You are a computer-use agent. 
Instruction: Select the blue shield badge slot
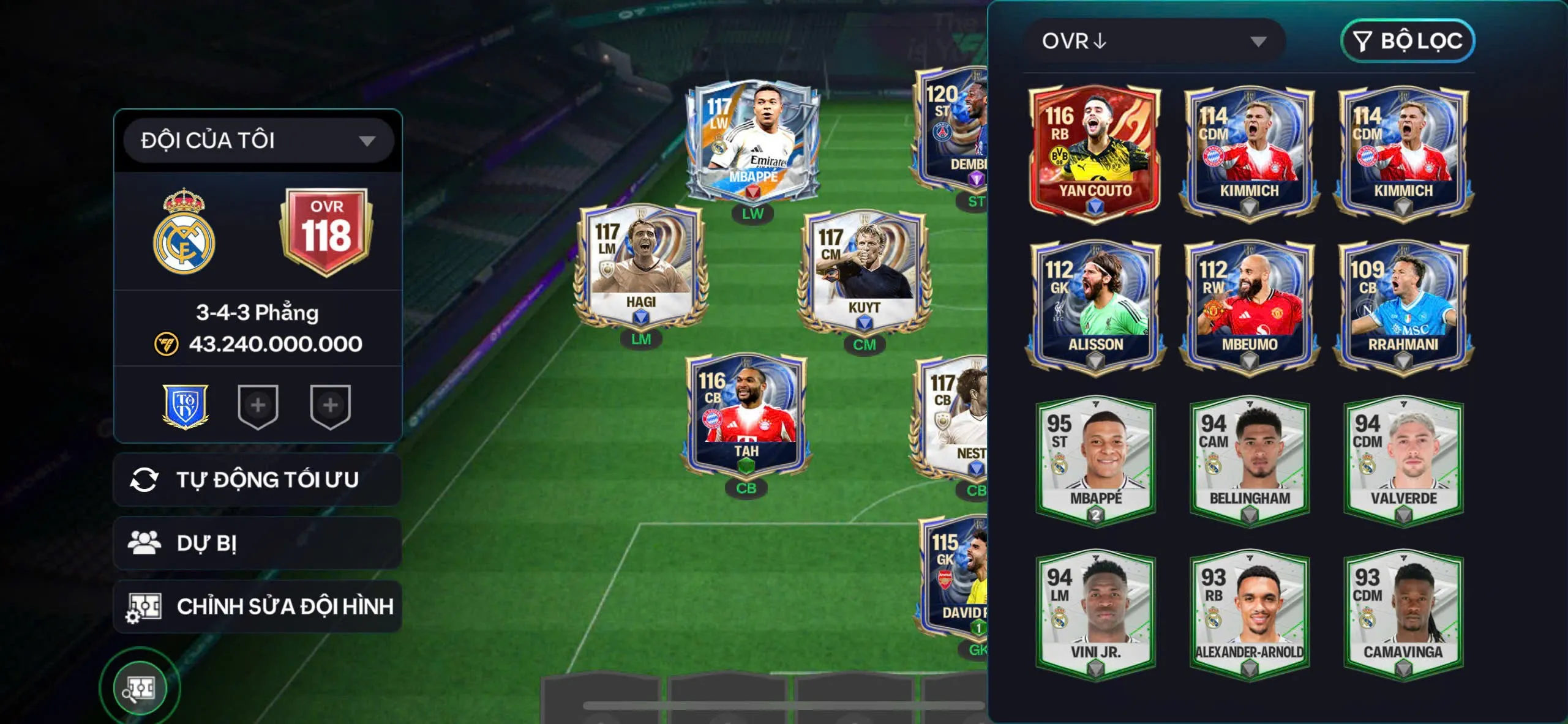click(x=186, y=406)
